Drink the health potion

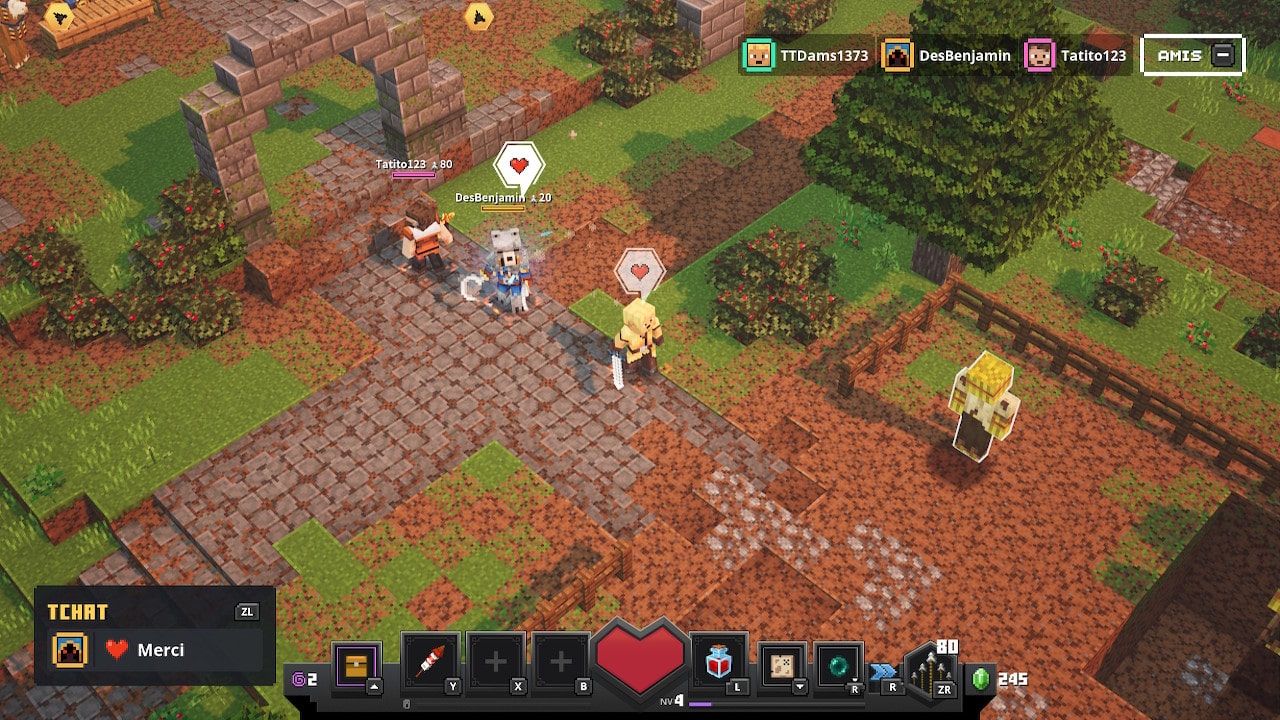coord(718,661)
